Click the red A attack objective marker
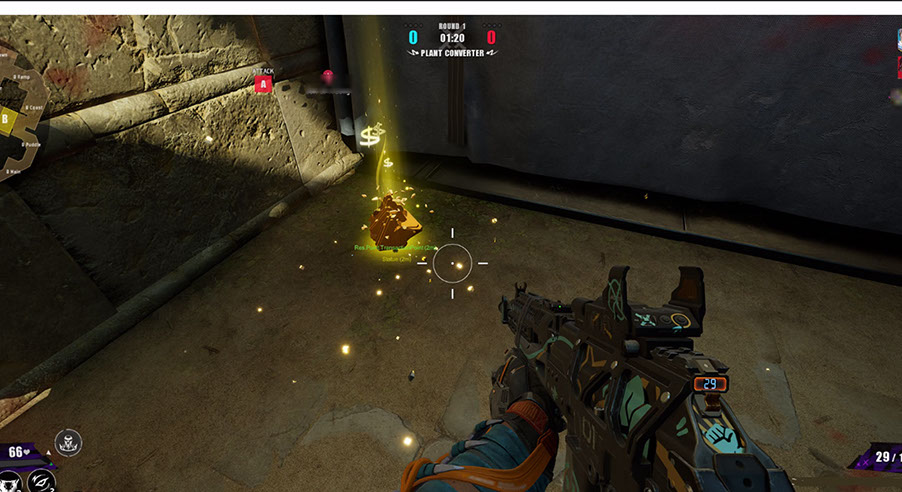The height and width of the screenshot is (492, 902). pyautogui.click(x=263, y=84)
